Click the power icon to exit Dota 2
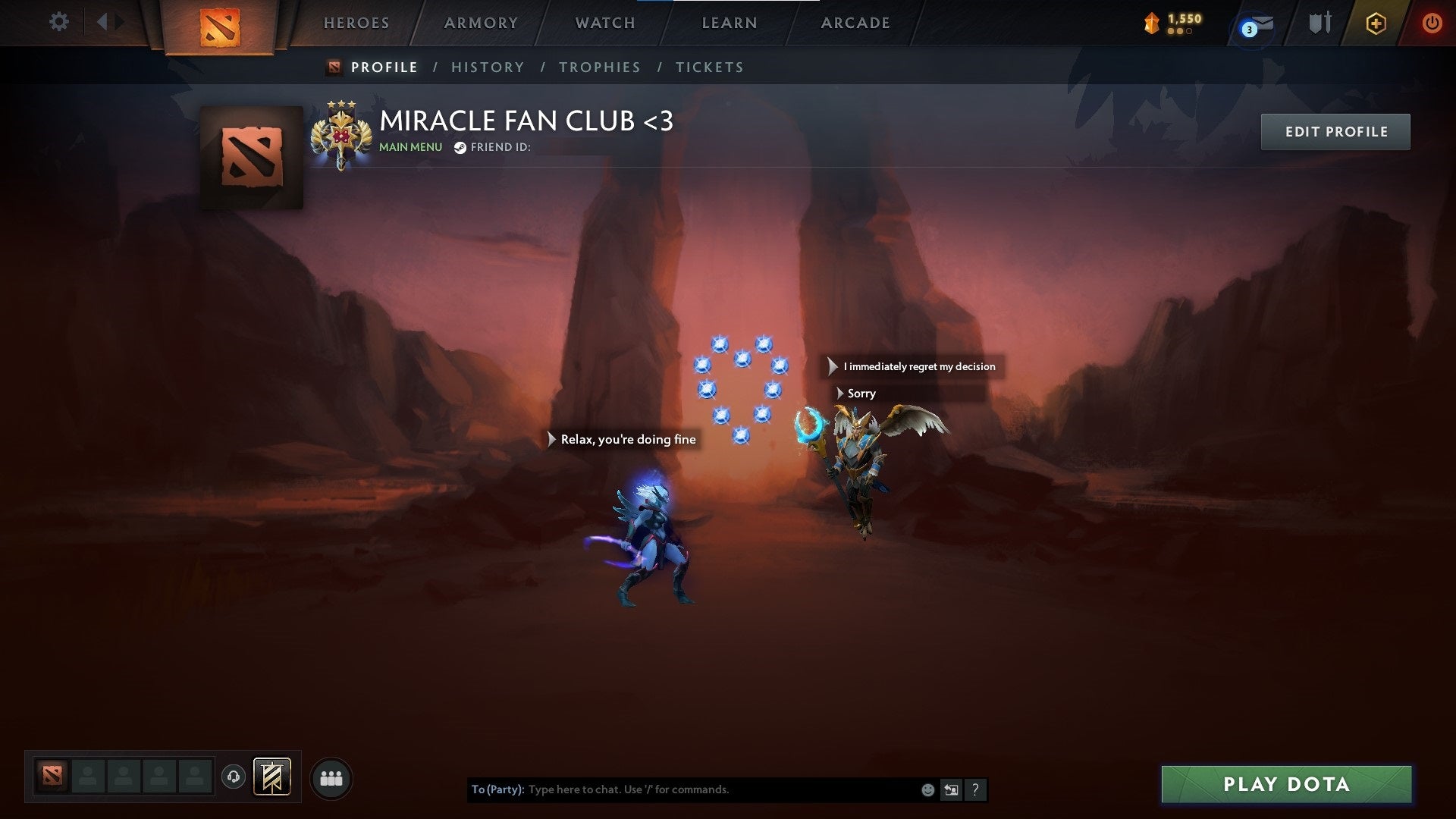Screen dimensions: 1456x819 click(x=1432, y=23)
